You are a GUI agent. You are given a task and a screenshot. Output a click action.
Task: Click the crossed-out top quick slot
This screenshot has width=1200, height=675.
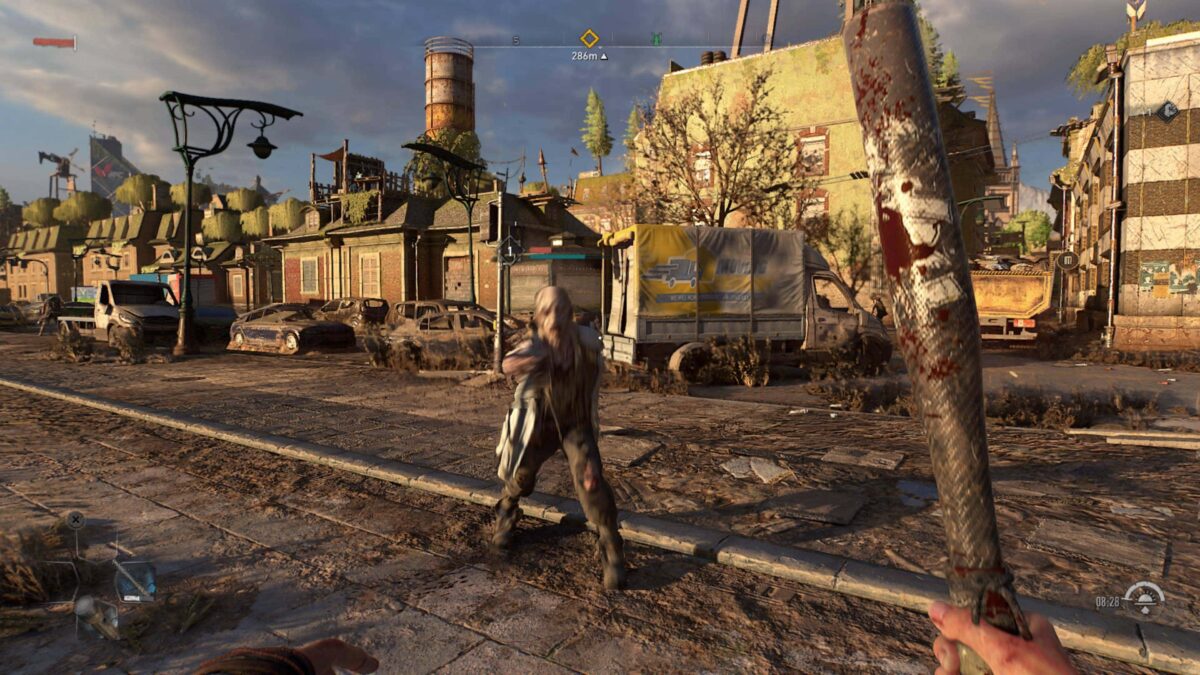tap(75, 520)
